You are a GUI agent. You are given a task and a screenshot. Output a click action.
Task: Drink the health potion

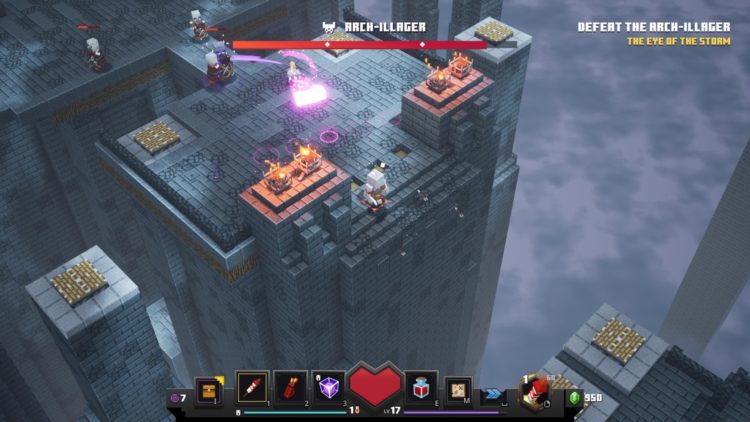421,387
